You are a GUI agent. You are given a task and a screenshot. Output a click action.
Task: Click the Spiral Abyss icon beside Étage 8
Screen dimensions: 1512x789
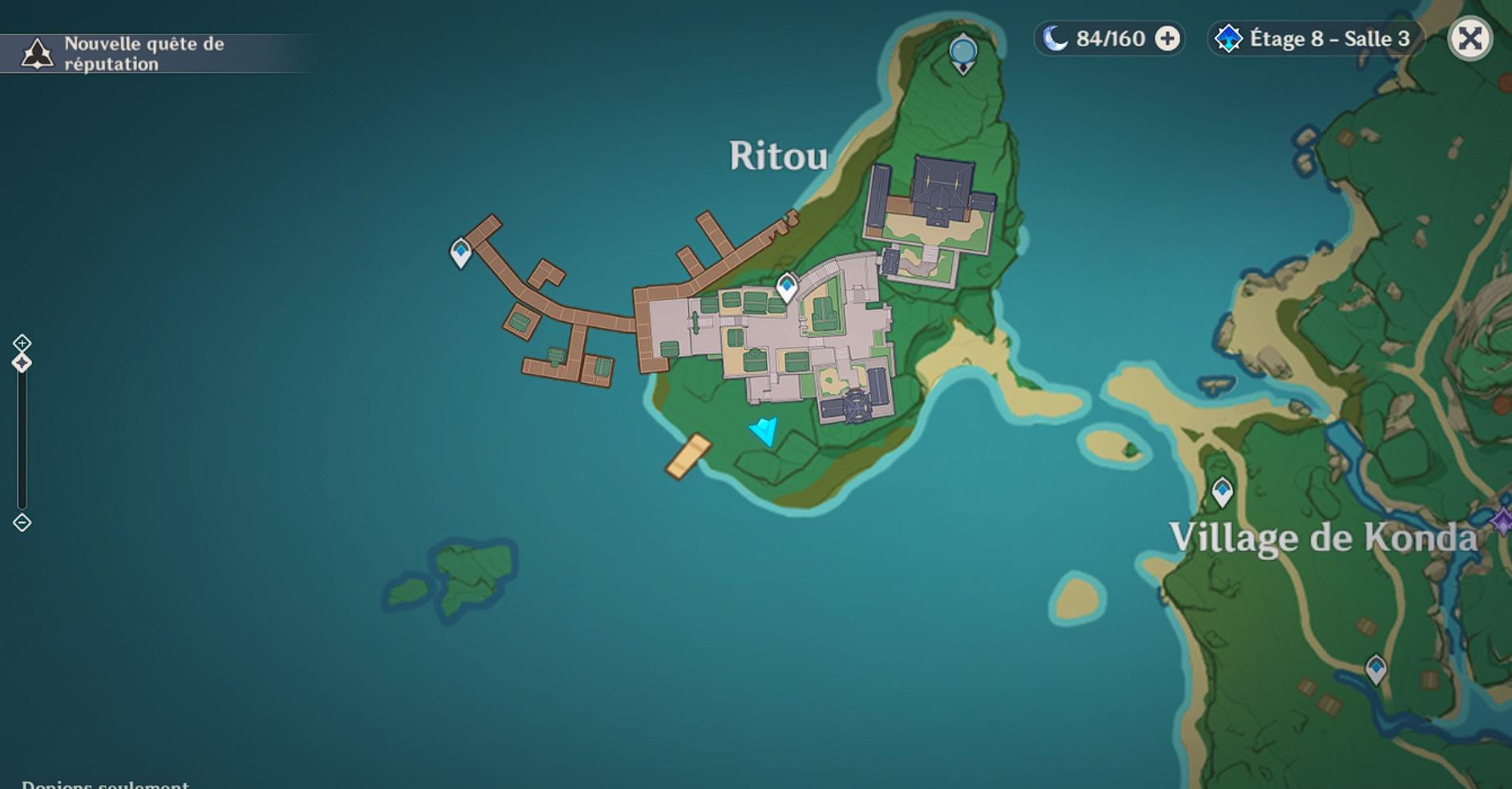[x=1228, y=37]
